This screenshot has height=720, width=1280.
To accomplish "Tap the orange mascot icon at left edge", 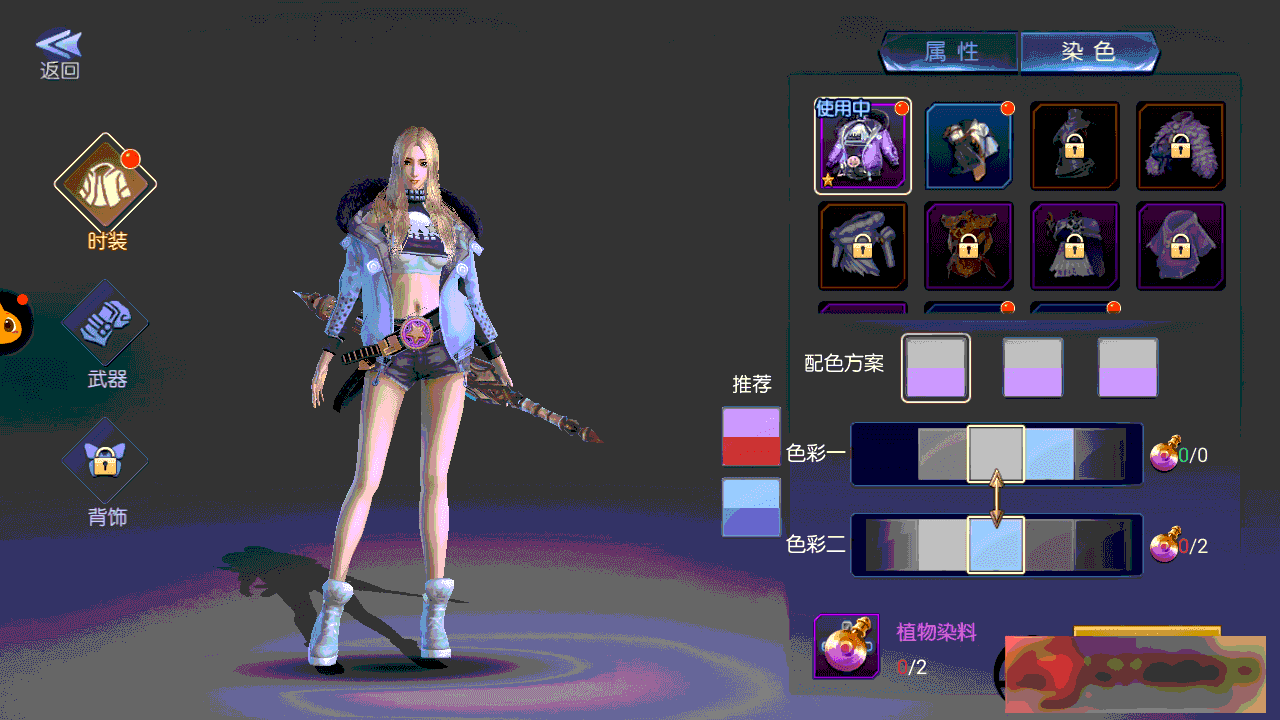I will 12,322.
